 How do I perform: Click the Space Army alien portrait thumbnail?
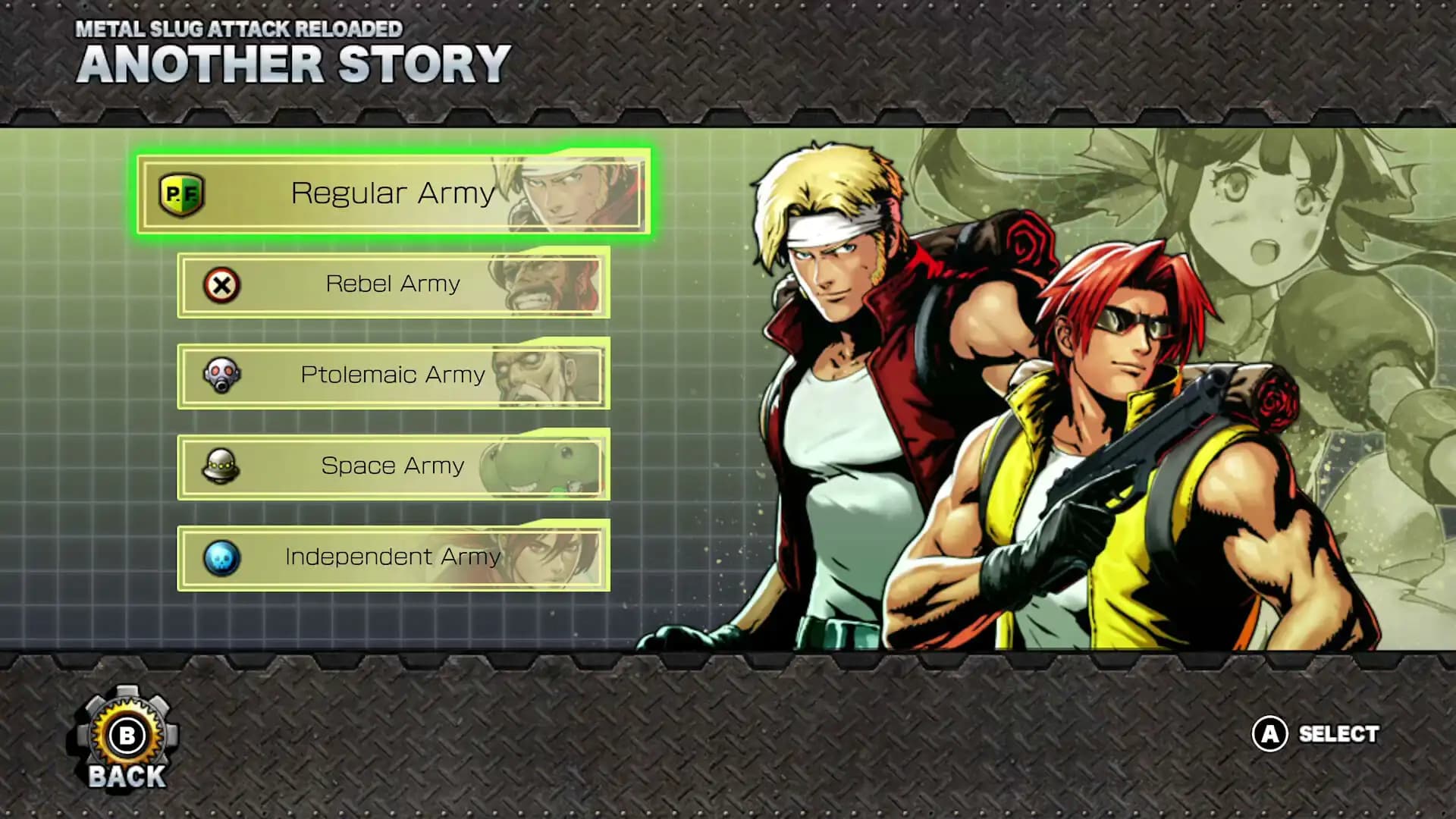tap(538, 466)
